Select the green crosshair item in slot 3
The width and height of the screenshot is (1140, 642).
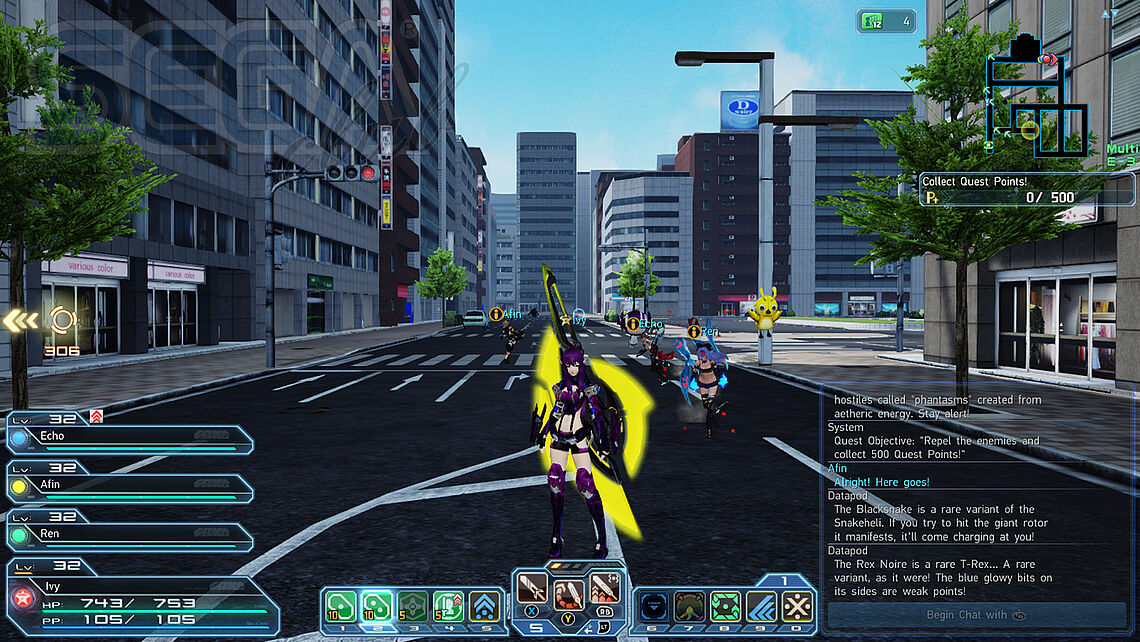(x=412, y=607)
